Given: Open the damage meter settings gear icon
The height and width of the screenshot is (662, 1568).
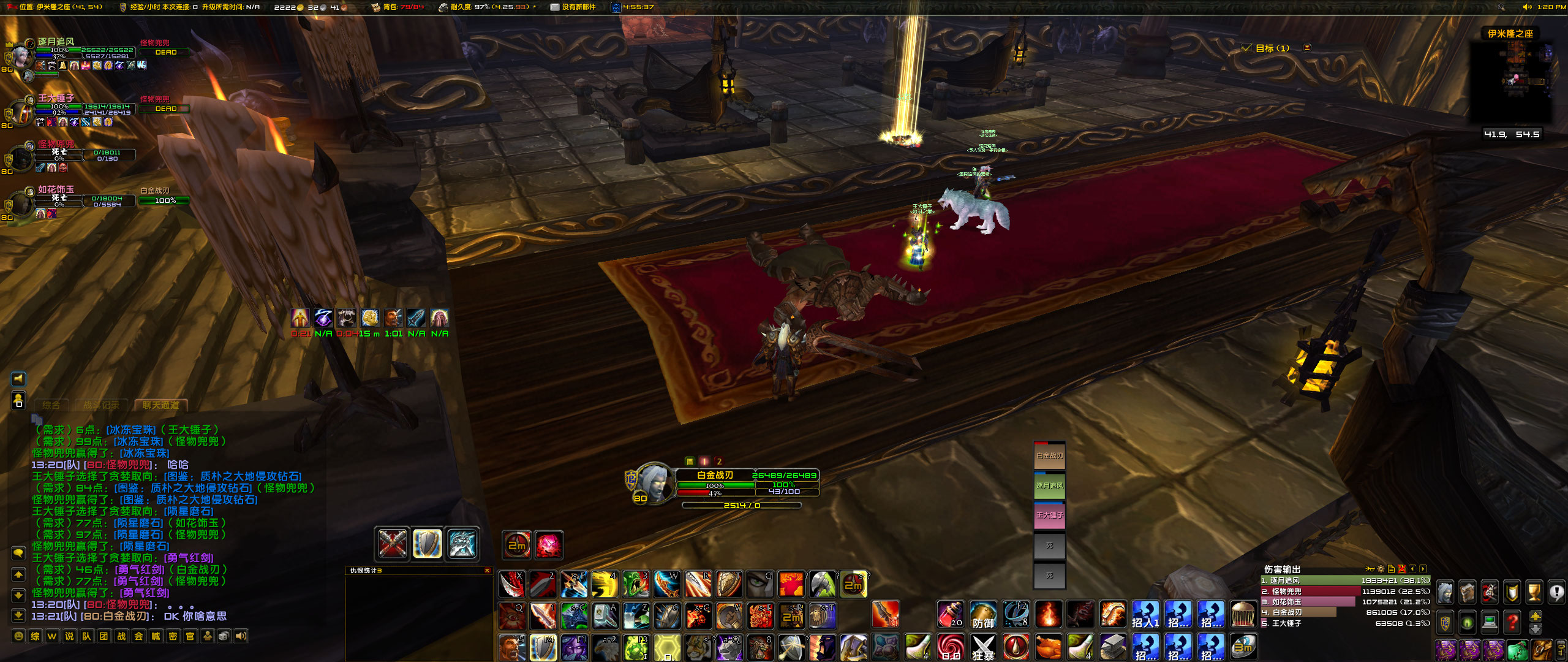Looking at the screenshot, I should (x=1381, y=569).
